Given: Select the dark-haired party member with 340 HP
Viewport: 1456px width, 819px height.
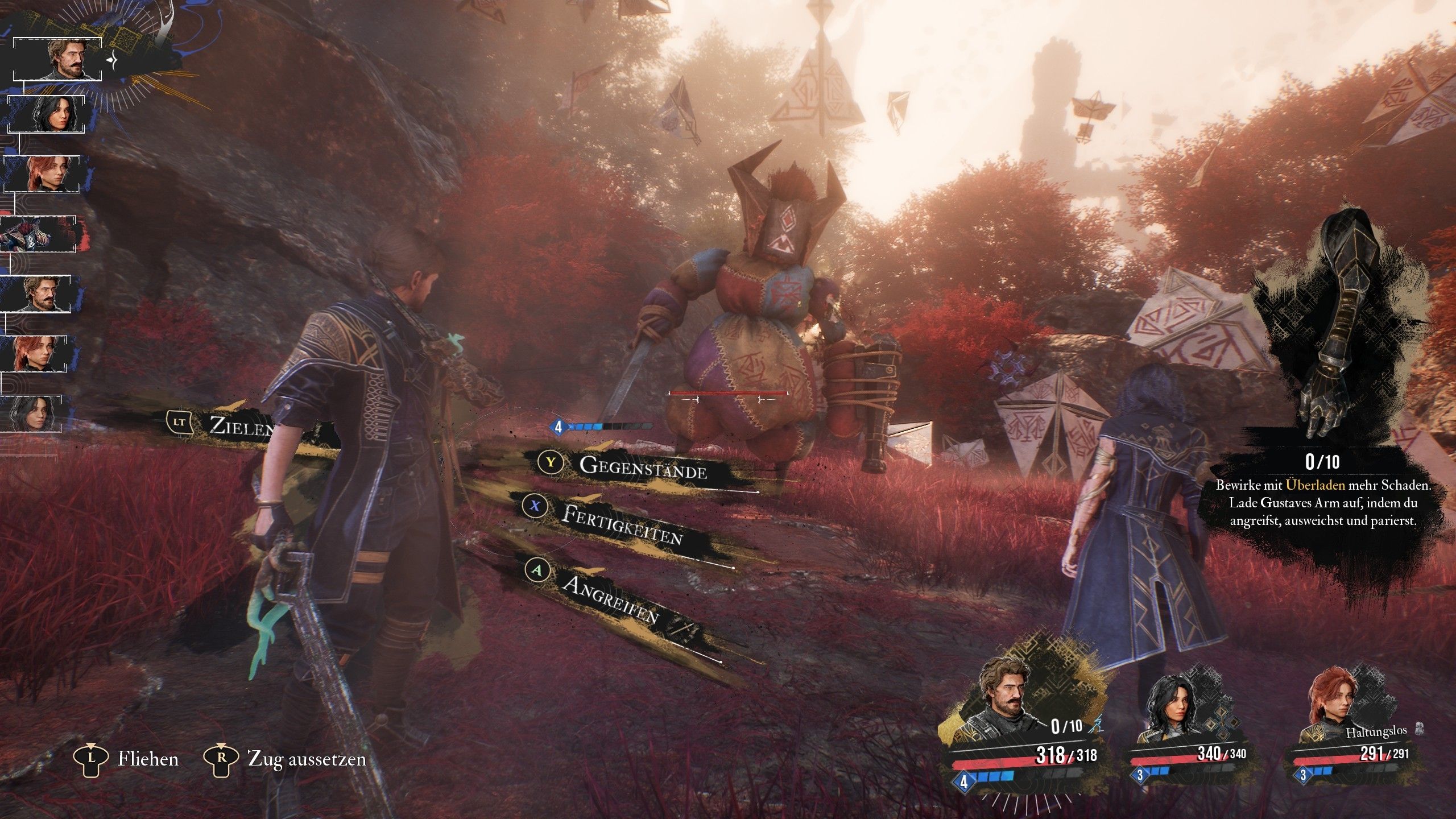Looking at the screenshot, I should (x=1170, y=712).
